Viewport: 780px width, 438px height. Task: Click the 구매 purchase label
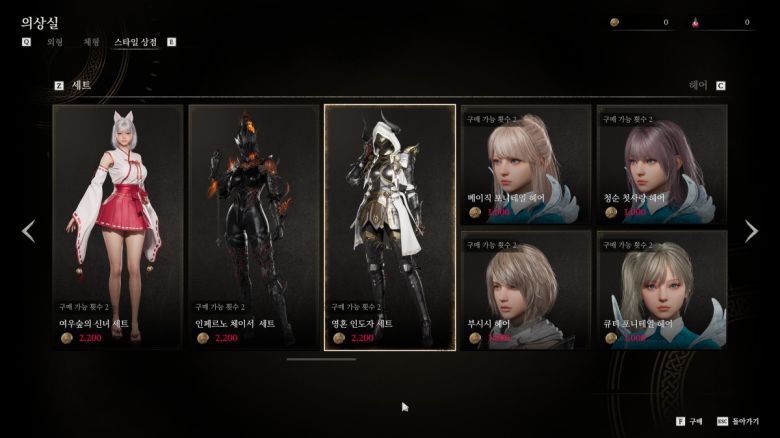tap(696, 422)
